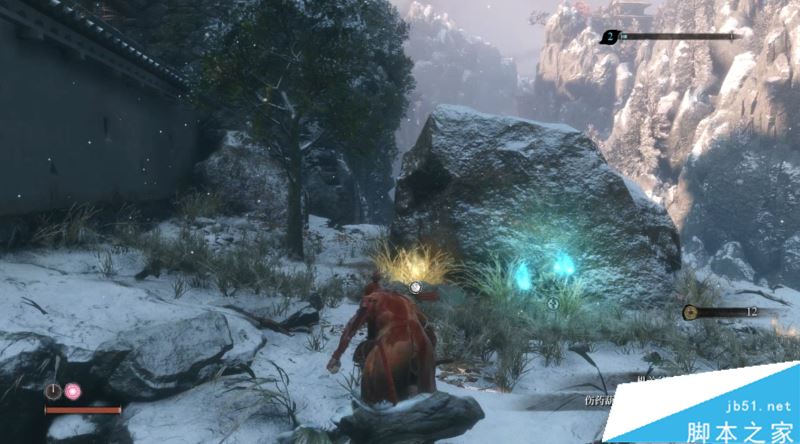Click the pink resurrection node icon

[73, 390]
